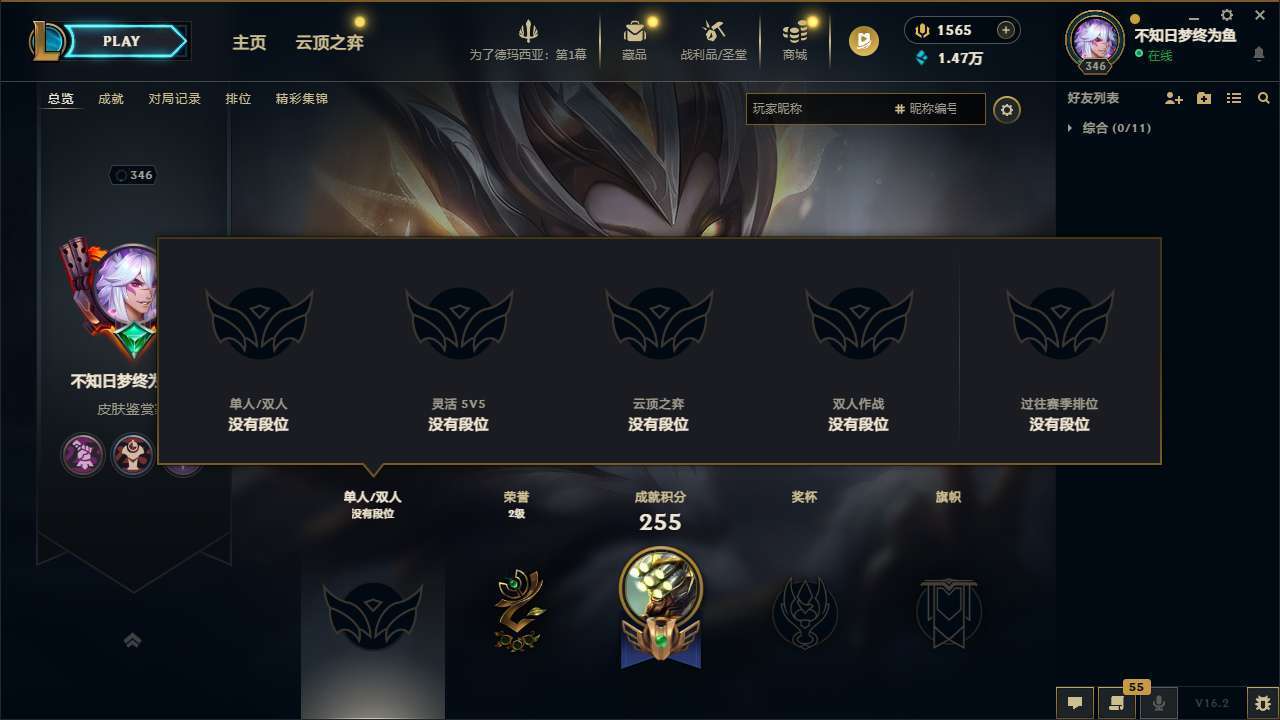Collapse the profile banner with the chevron
The width and height of the screenshot is (1280, 720).
[x=133, y=640]
